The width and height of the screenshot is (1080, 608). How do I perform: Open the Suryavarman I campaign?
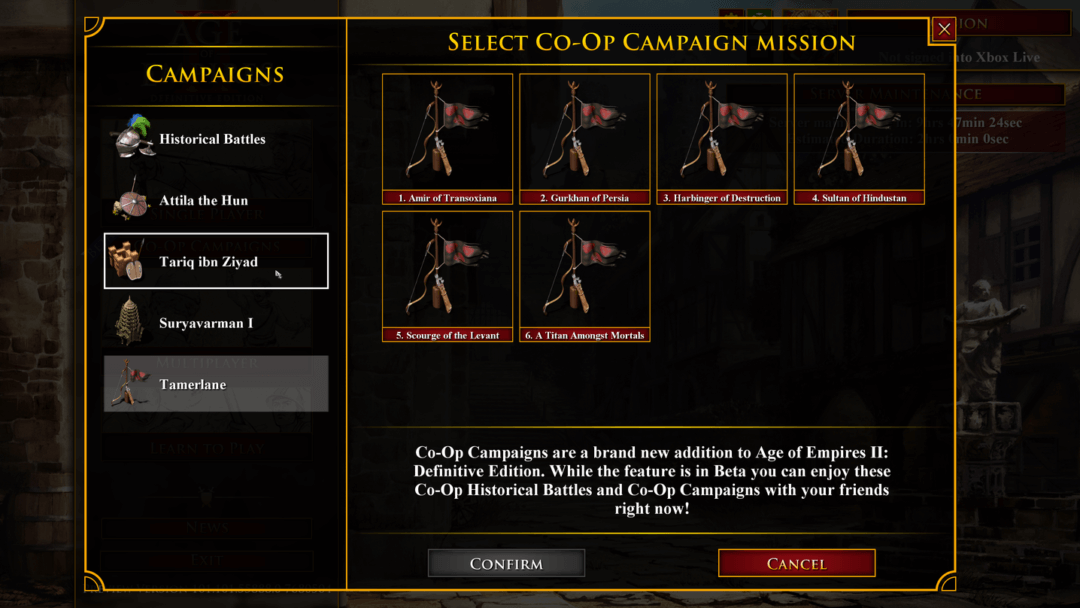215,323
